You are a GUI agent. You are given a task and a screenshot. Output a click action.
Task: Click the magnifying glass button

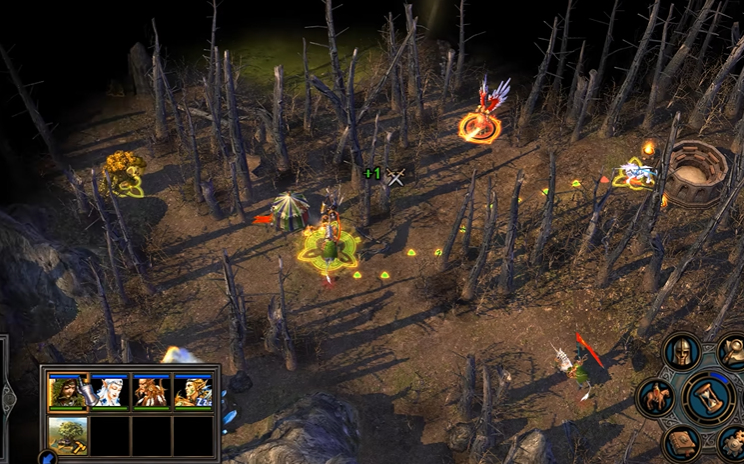[733, 352]
